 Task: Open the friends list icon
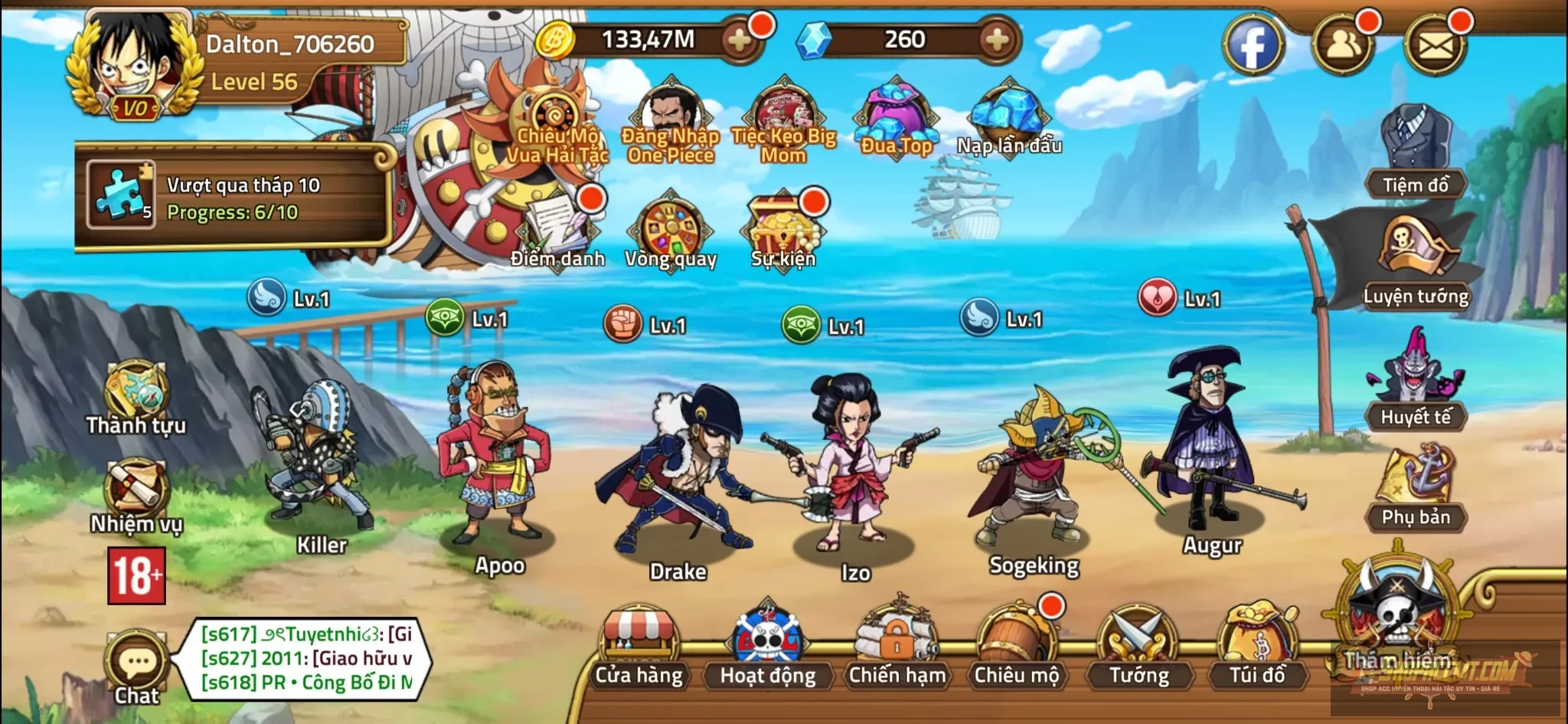1343,45
